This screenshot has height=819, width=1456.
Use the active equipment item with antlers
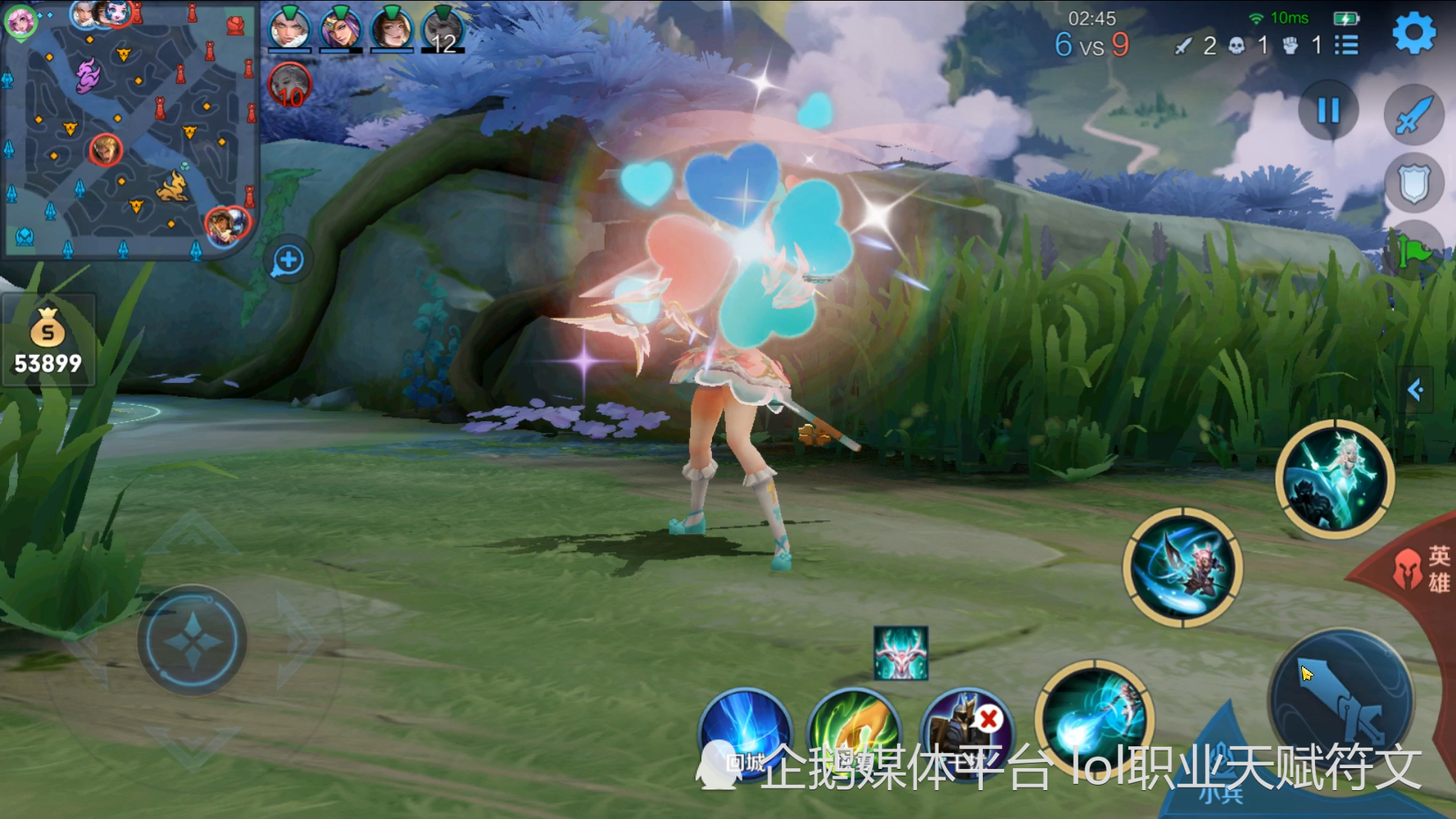[x=900, y=653]
